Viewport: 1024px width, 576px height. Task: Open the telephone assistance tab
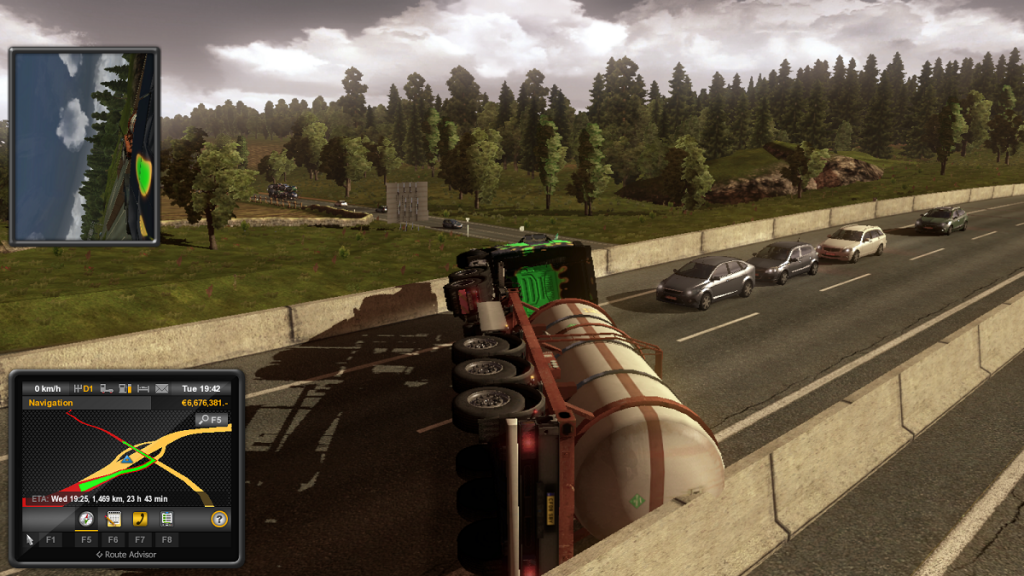140,519
